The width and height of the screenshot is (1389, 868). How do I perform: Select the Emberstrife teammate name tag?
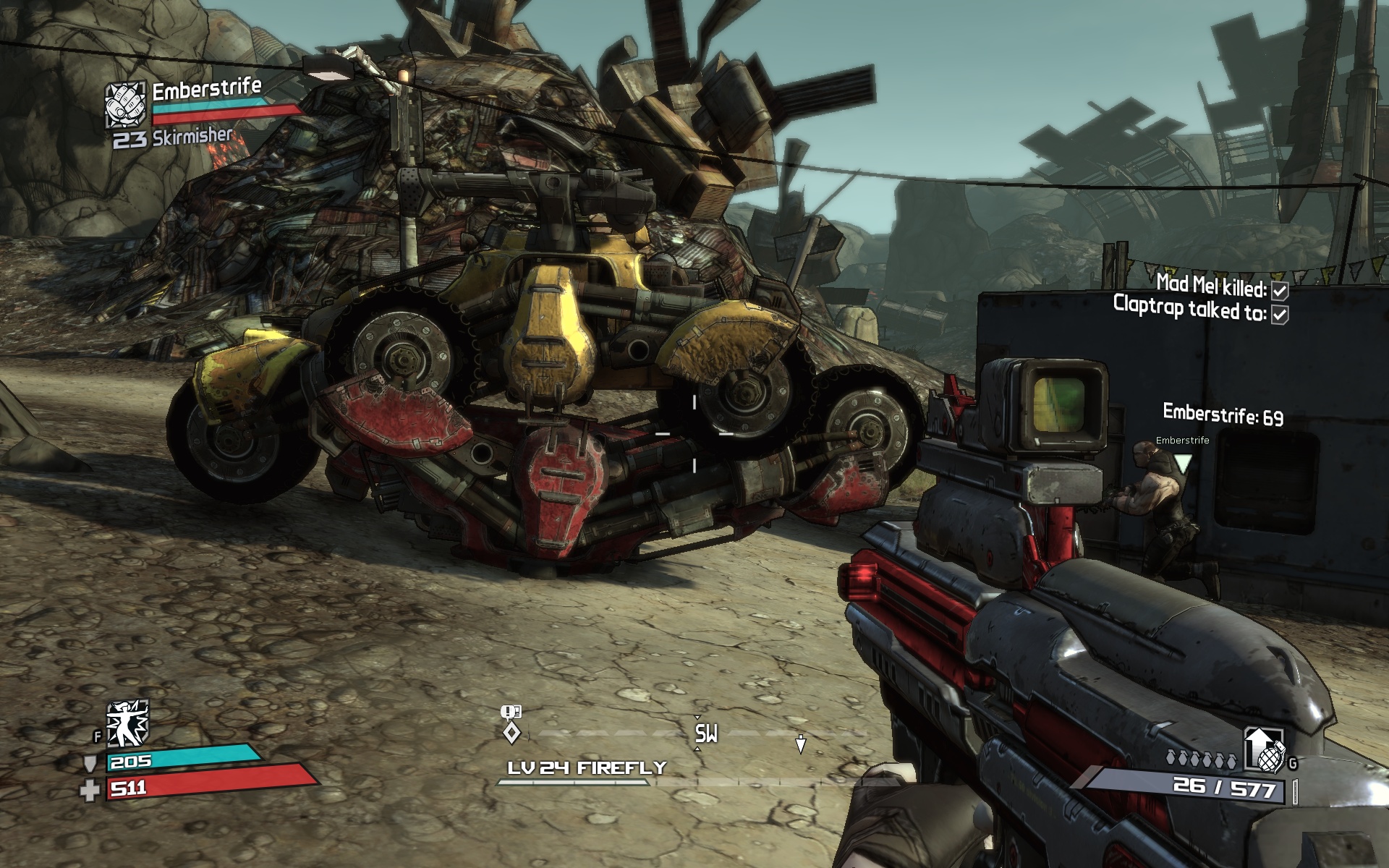pos(1182,440)
